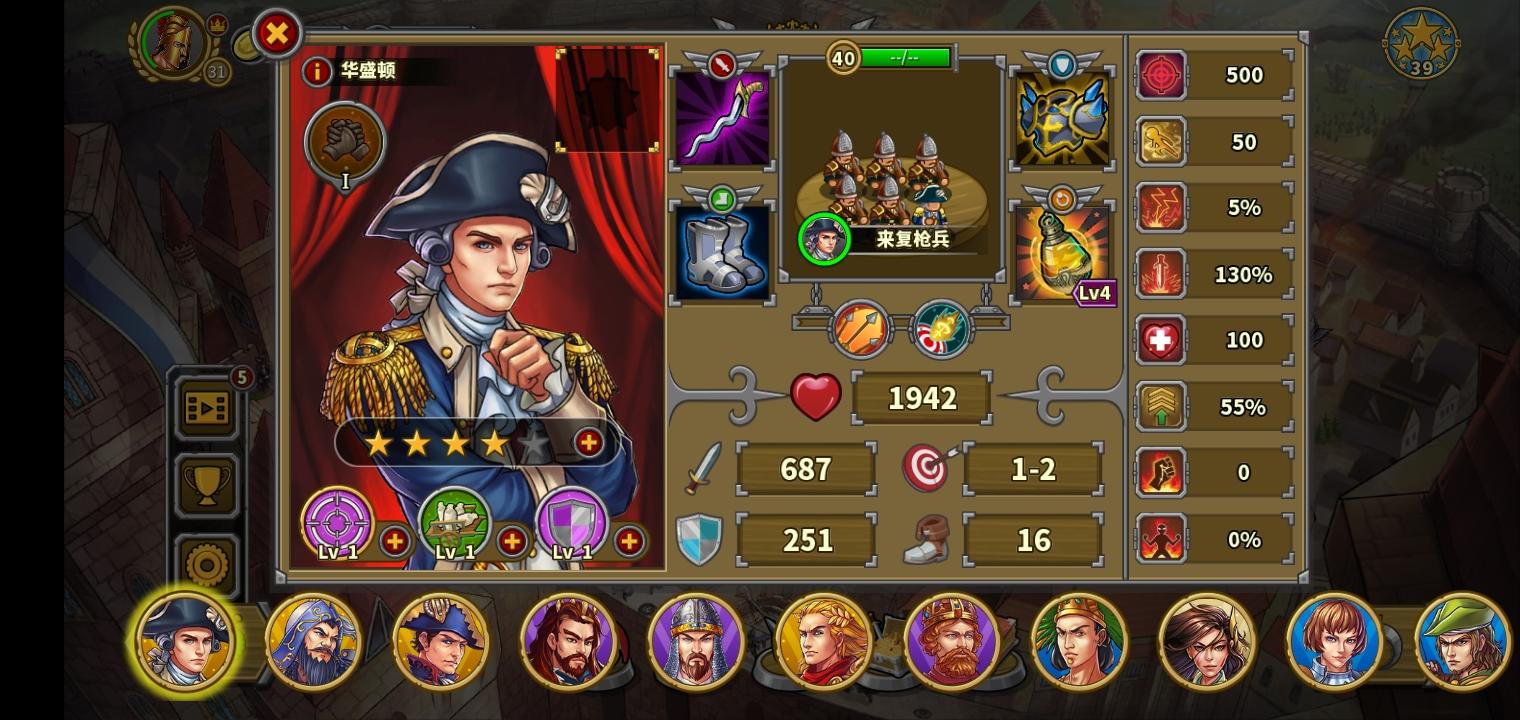This screenshot has height=720, width=1520.
Task: Open the 华盛顿 info tooltip
Action: pos(318,72)
